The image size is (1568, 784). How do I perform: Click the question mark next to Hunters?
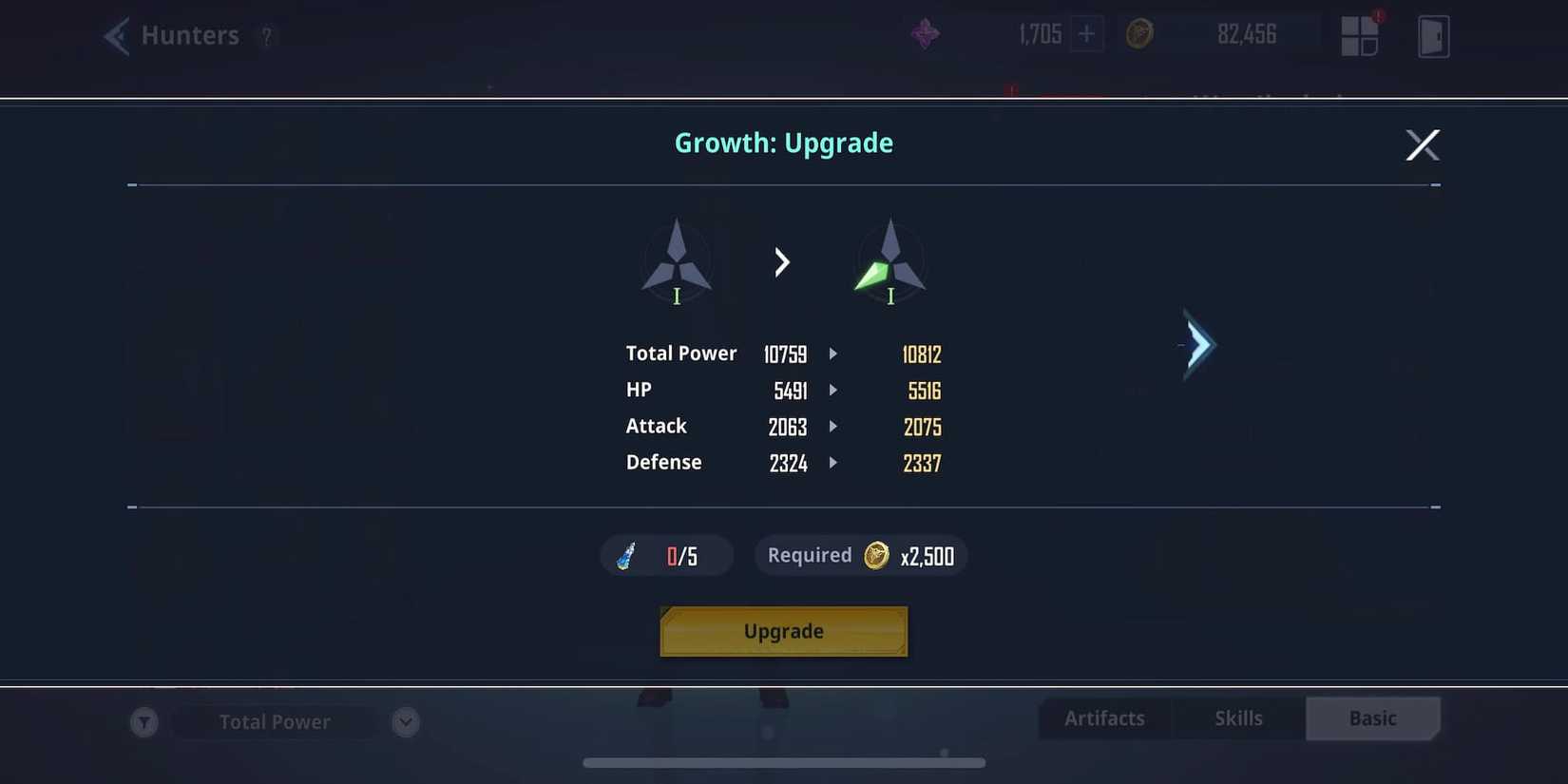pos(267,37)
